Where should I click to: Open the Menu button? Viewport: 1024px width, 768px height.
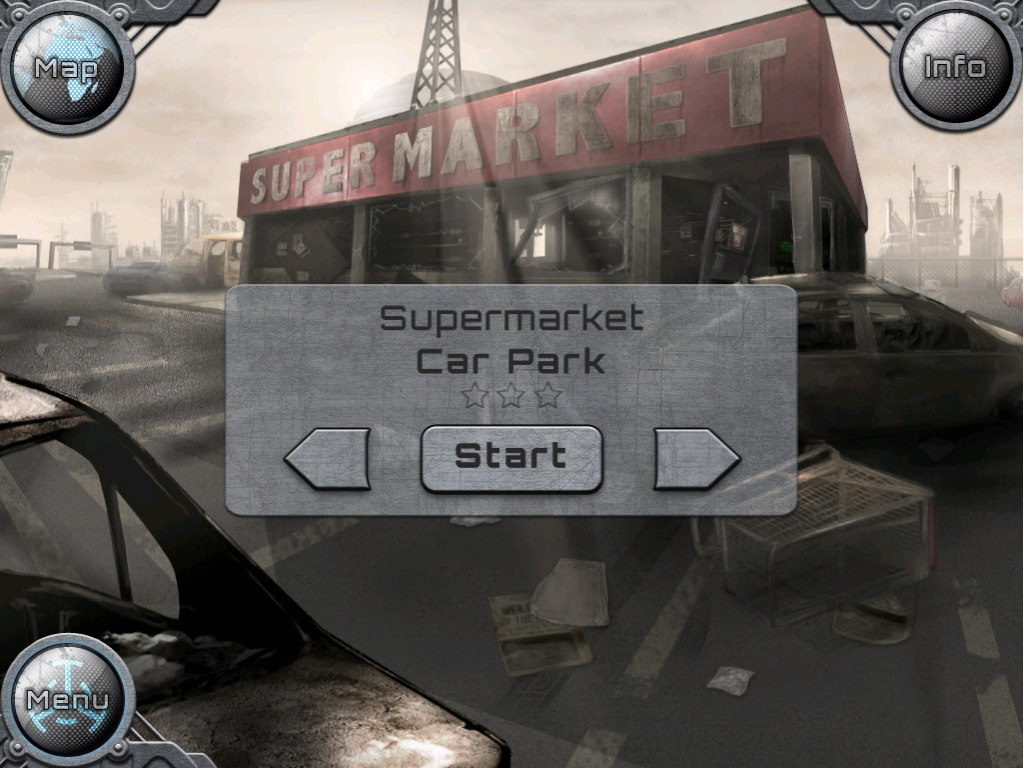click(67, 699)
